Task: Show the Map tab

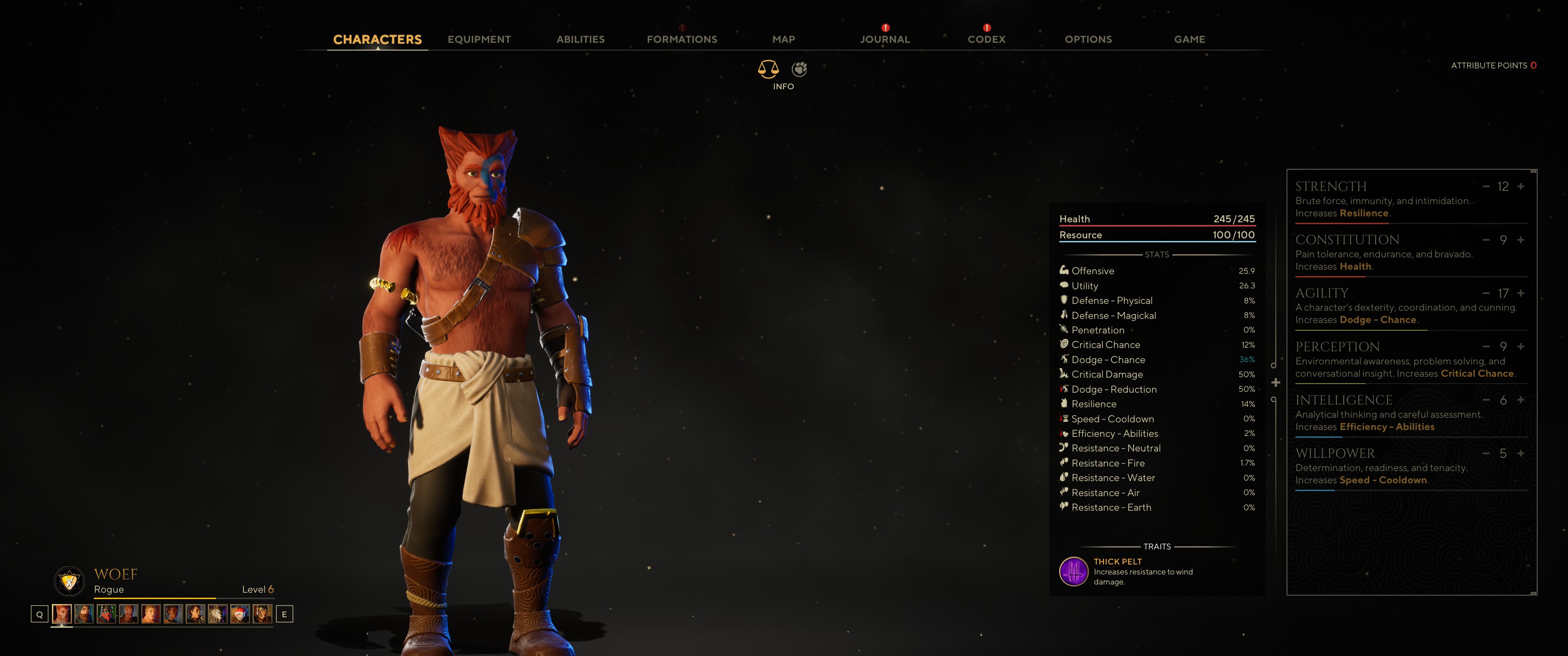Action: point(784,40)
